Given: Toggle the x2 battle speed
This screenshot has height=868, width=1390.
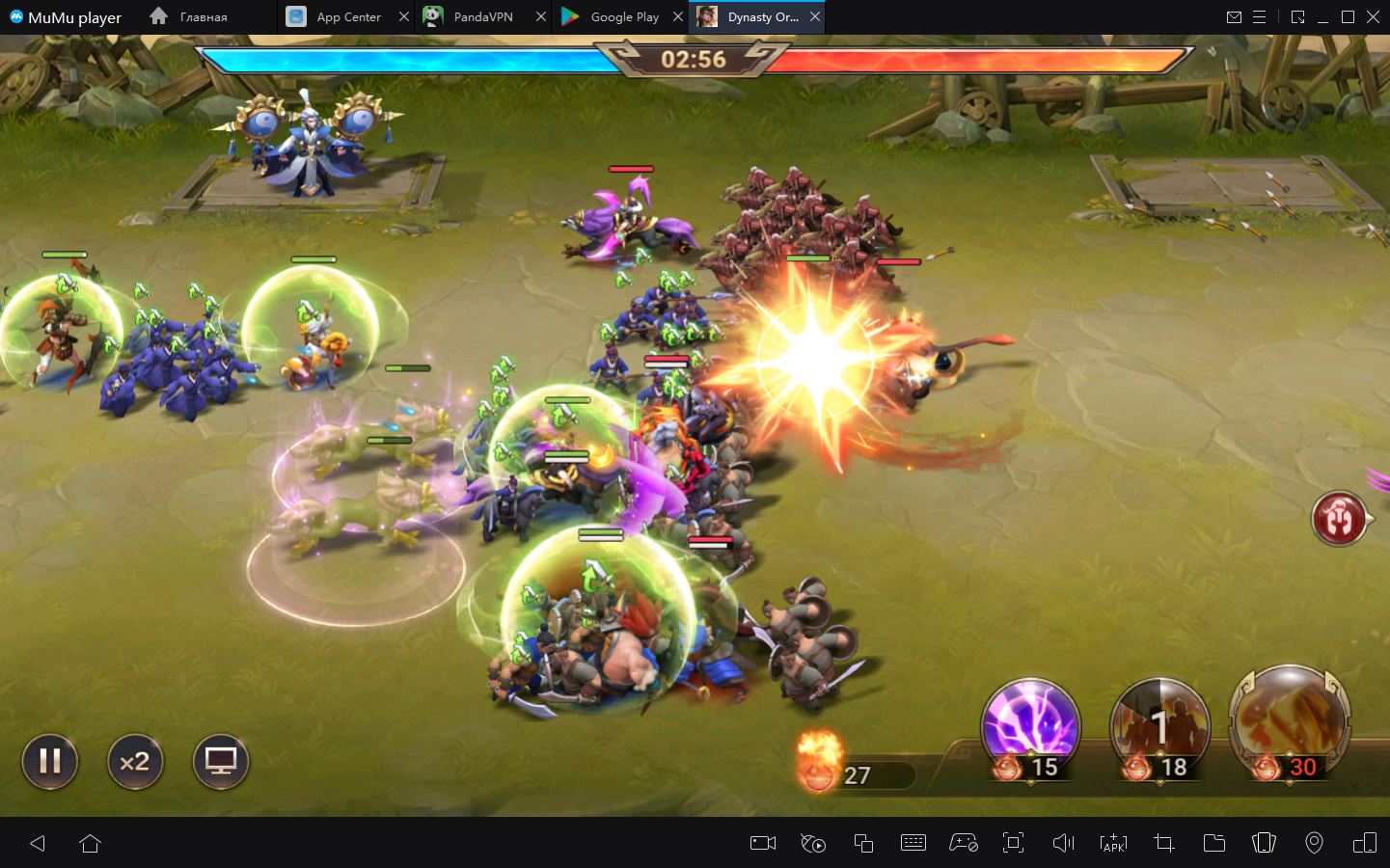Looking at the screenshot, I should pos(135,762).
